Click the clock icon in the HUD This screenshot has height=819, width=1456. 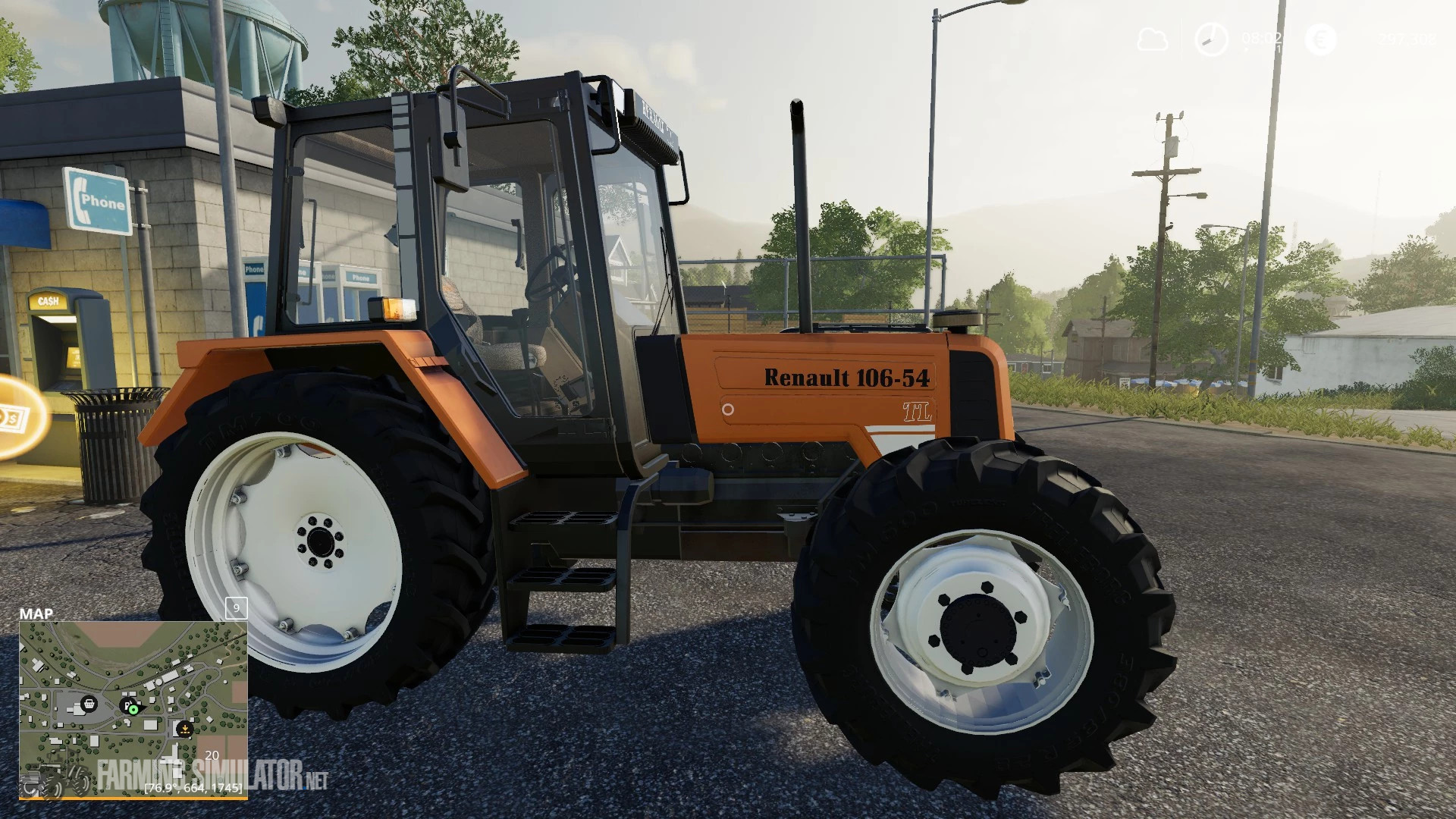(1211, 39)
